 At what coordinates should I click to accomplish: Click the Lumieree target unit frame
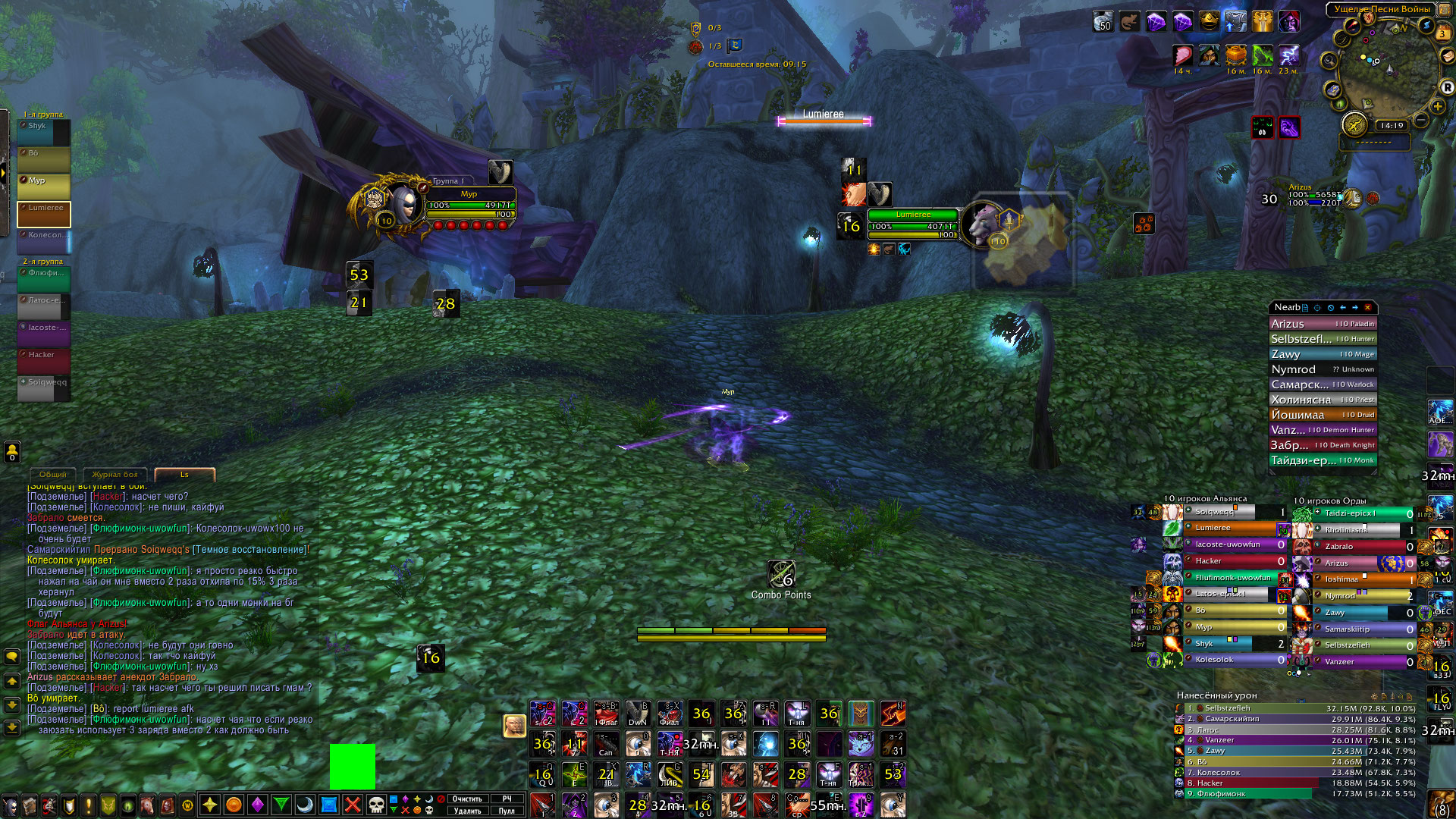(913, 224)
